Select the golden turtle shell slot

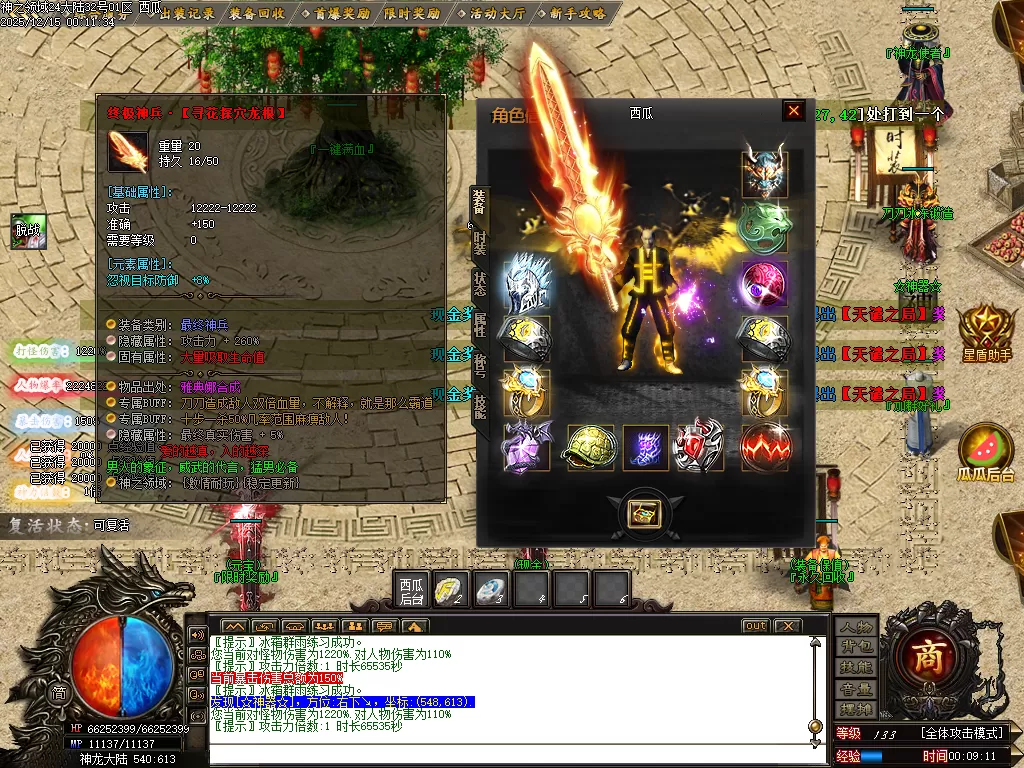(591, 447)
